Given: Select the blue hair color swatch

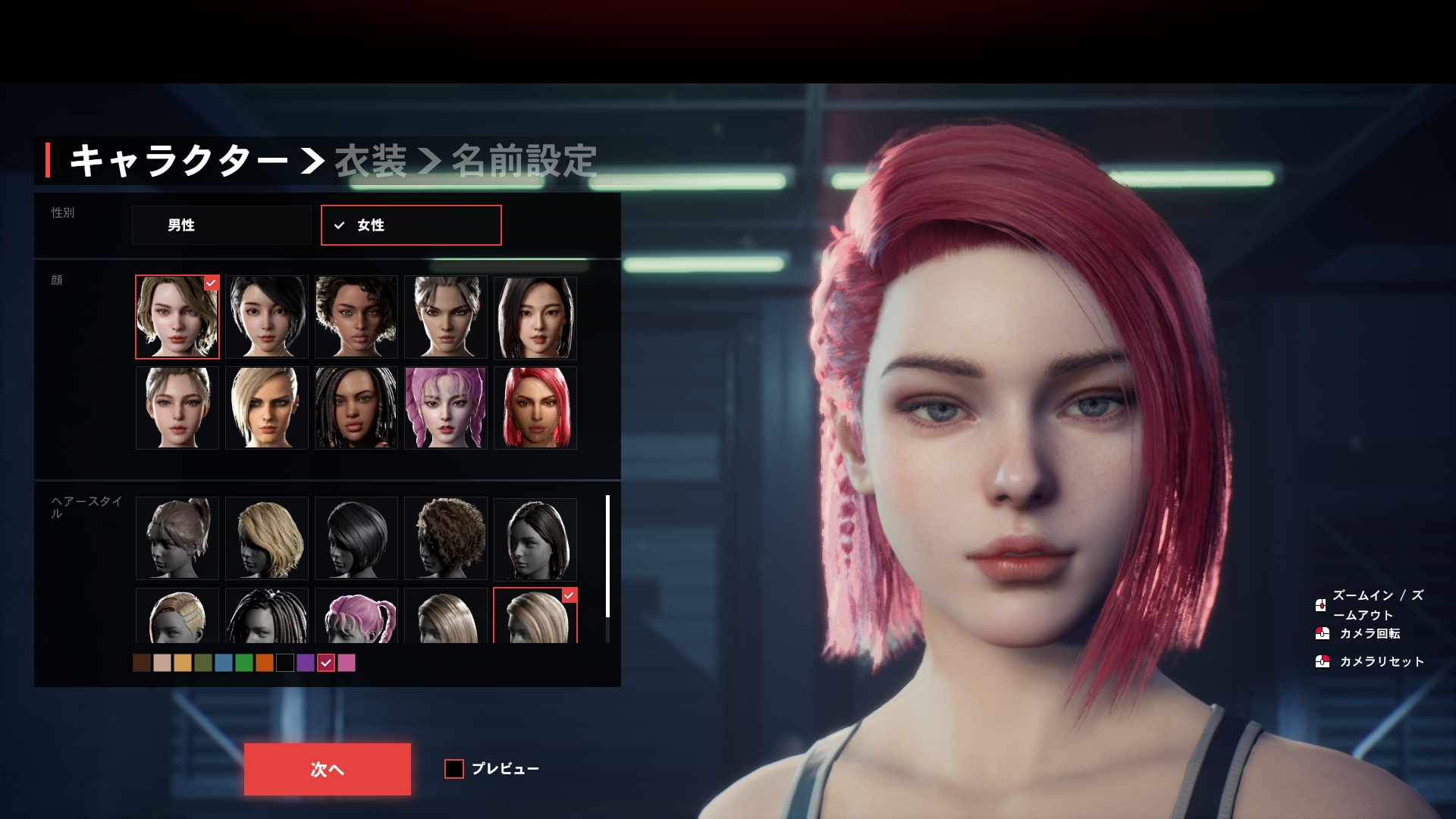Looking at the screenshot, I should coord(224,663).
